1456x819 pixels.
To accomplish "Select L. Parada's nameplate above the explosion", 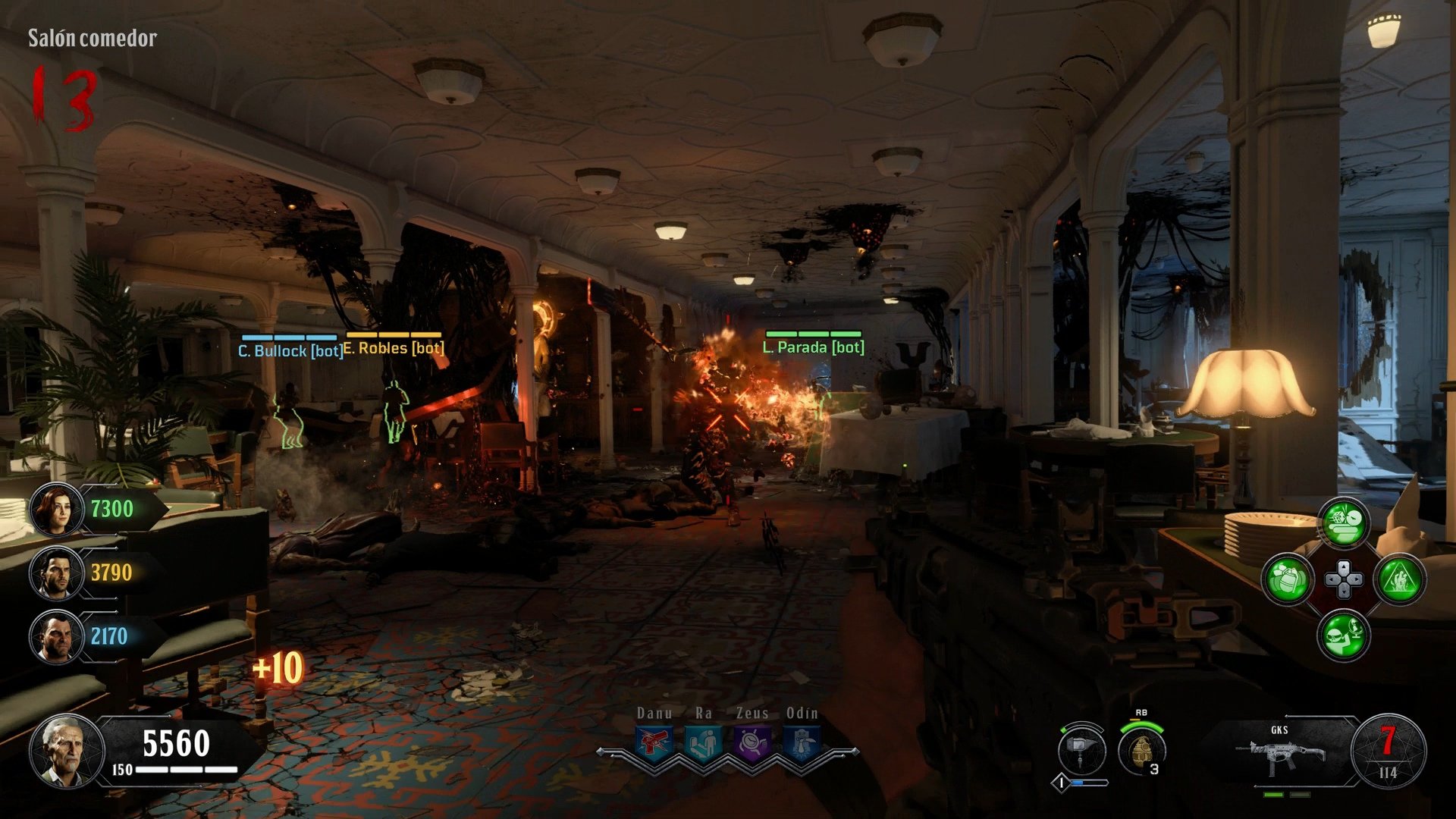I will pos(812,347).
